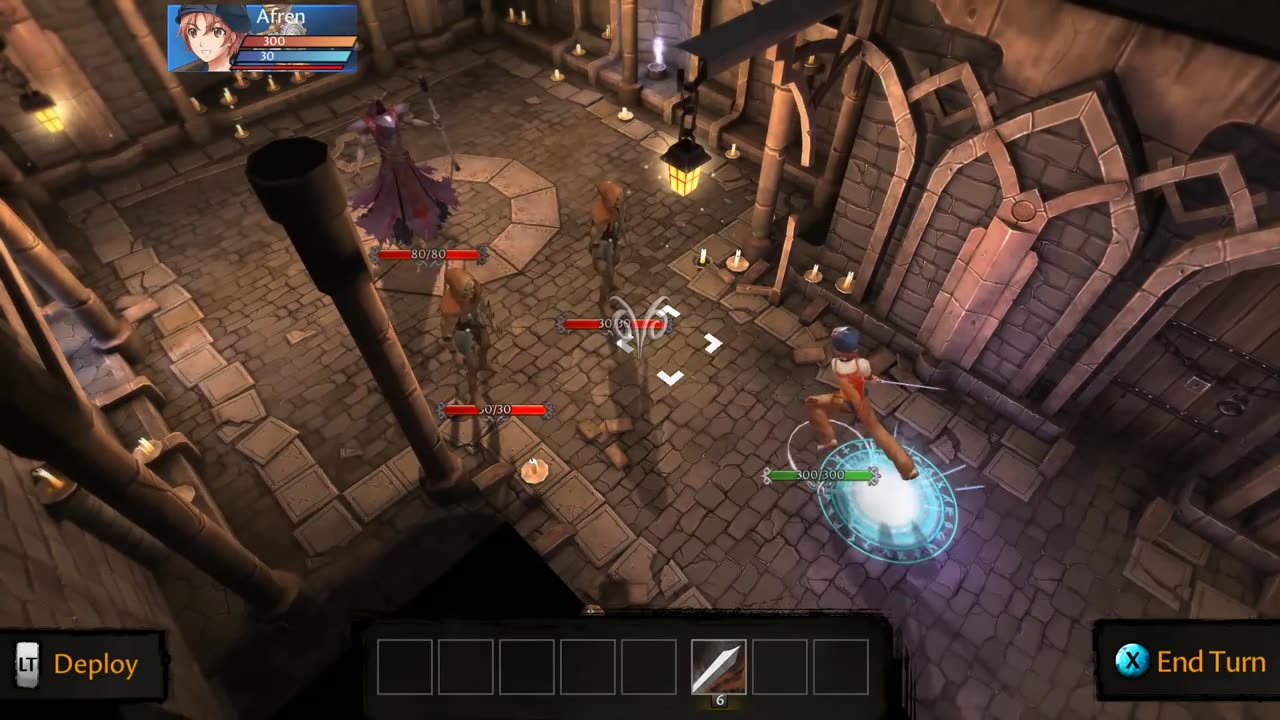This screenshot has height=720, width=1280.
Task: Select the blade item in the hotbar
Action: pyautogui.click(x=718, y=666)
